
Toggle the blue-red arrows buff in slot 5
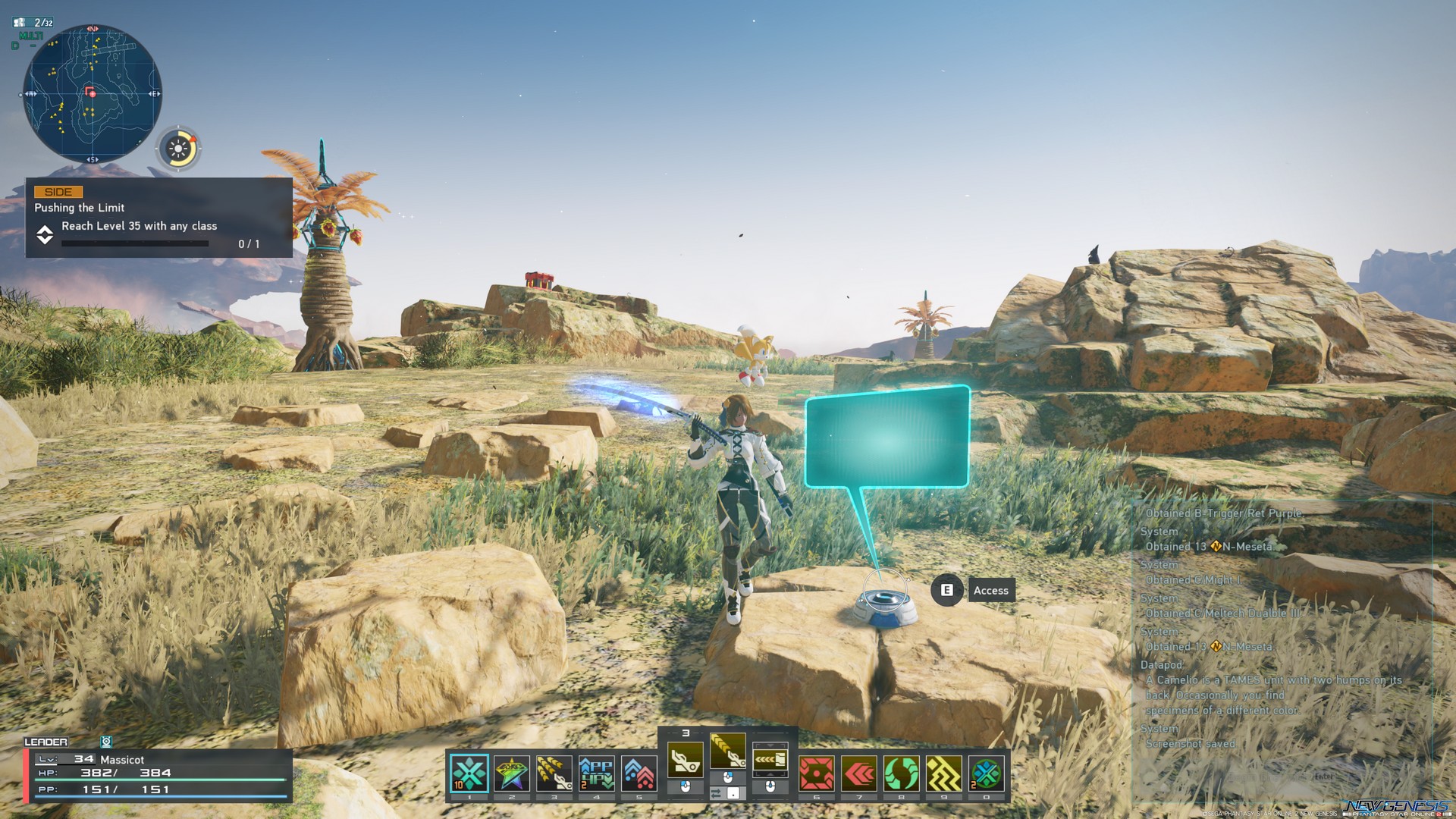tap(639, 772)
